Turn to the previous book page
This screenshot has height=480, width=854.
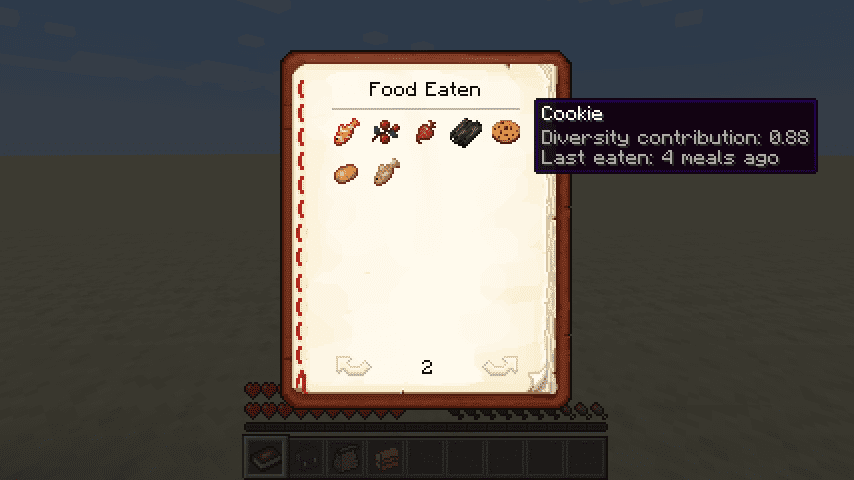coord(353,367)
